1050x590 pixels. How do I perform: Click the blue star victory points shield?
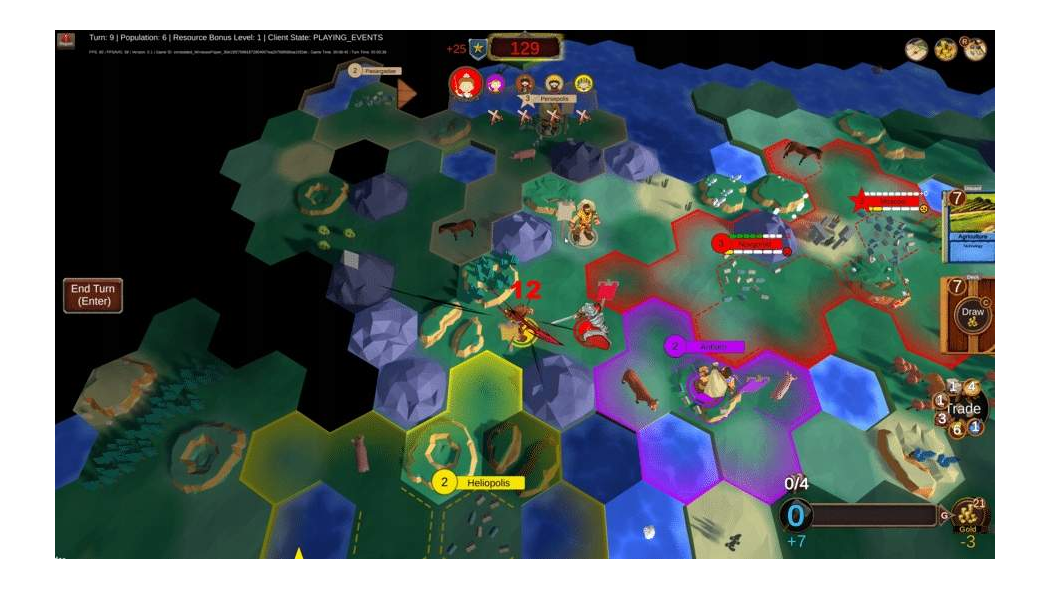point(479,48)
